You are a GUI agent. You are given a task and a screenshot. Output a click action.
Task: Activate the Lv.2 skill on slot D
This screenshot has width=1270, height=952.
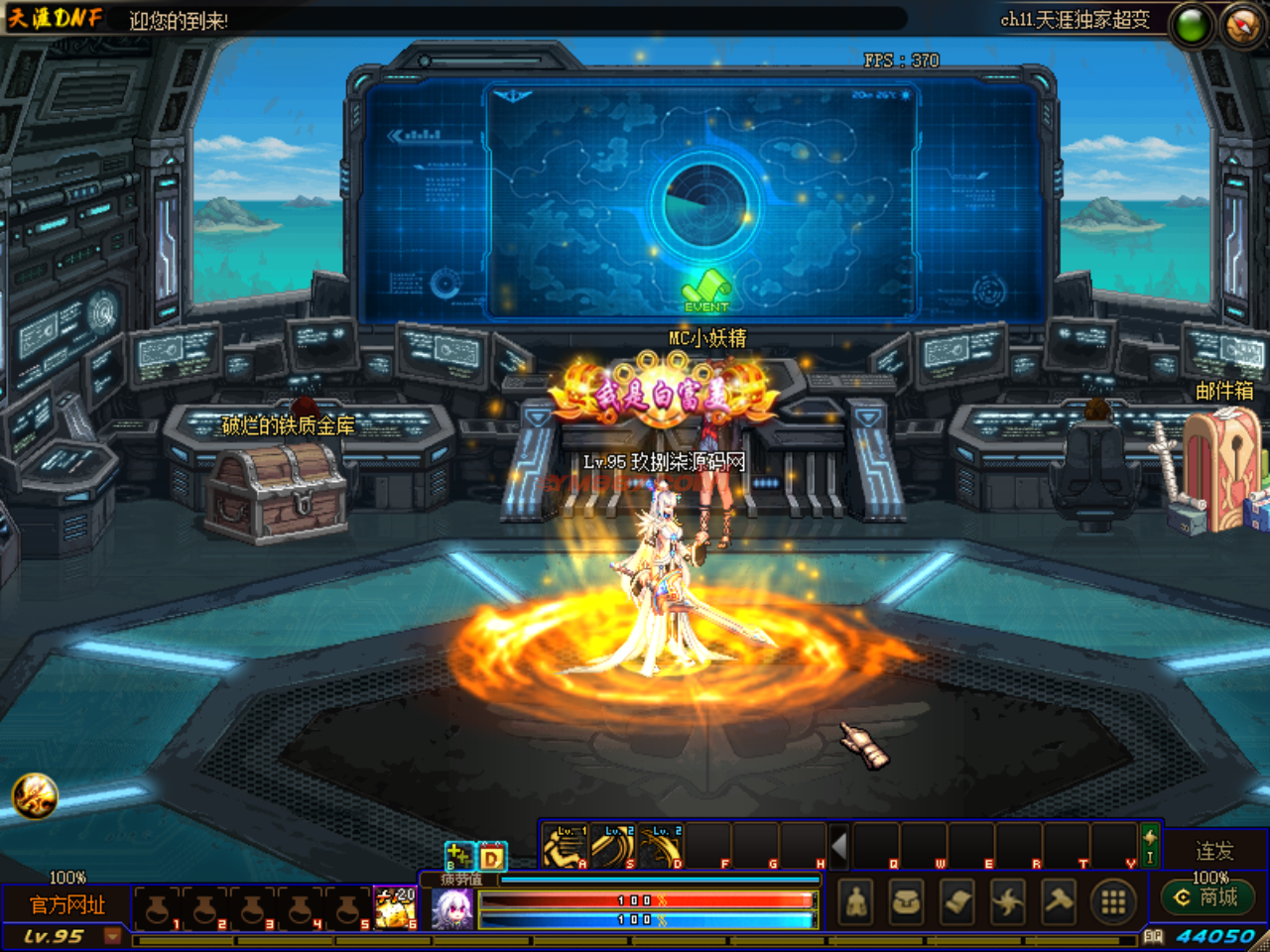[661, 847]
